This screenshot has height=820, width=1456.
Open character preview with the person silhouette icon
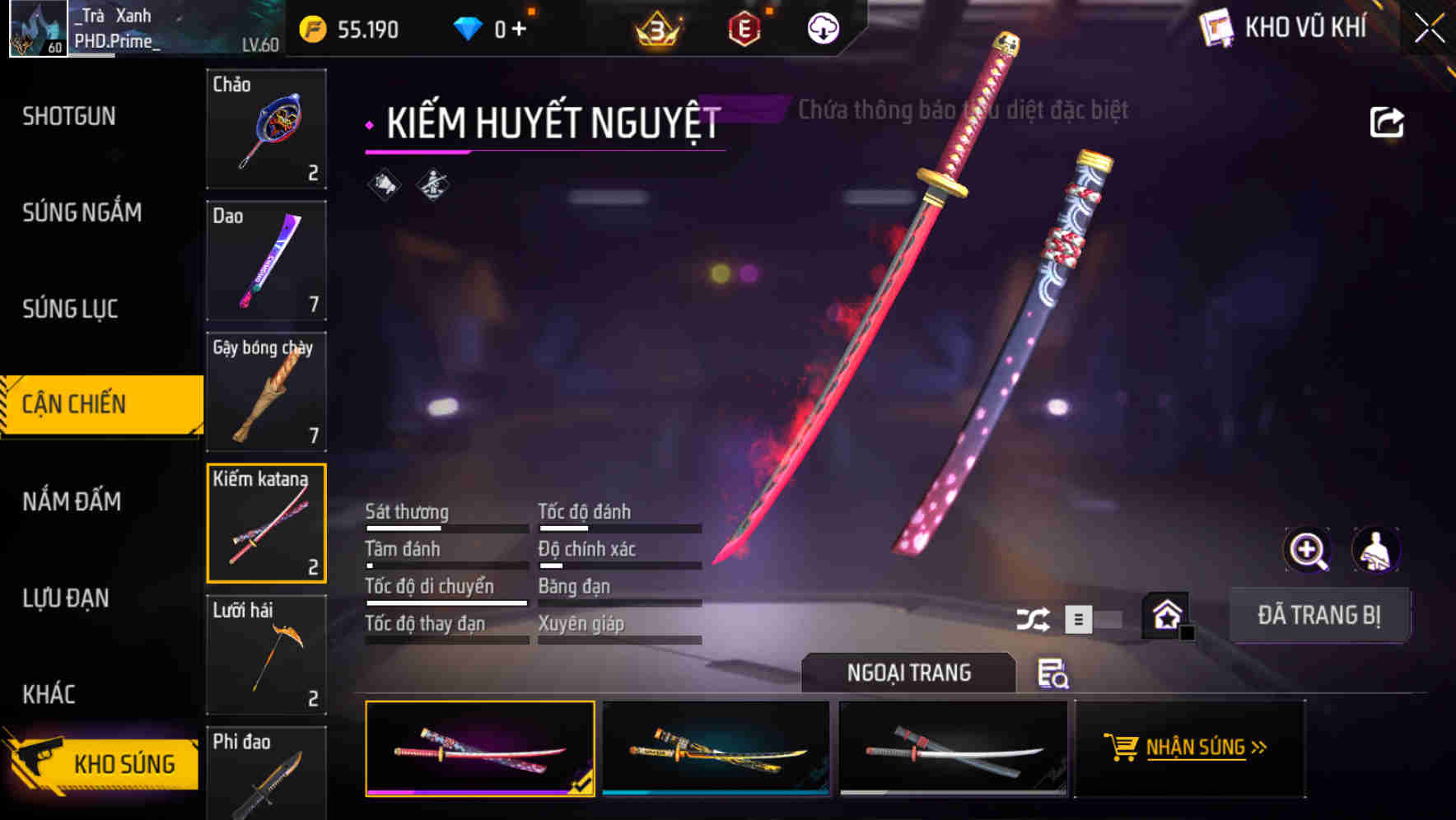click(1376, 550)
